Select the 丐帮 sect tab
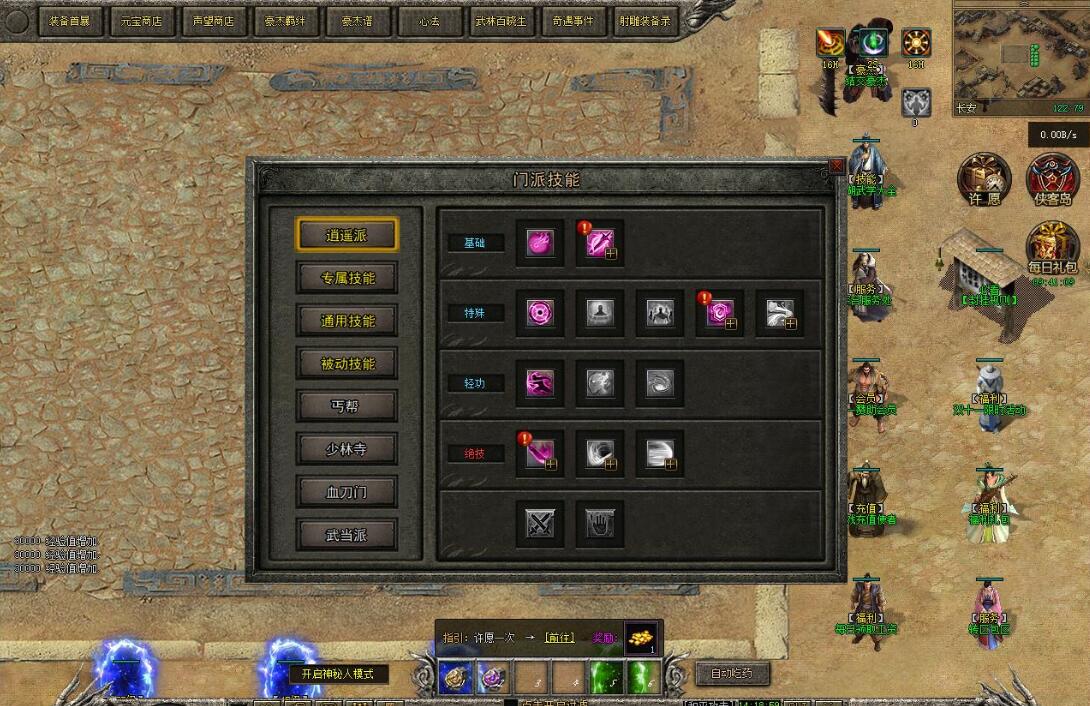The image size is (1090, 706). point(347,406)
